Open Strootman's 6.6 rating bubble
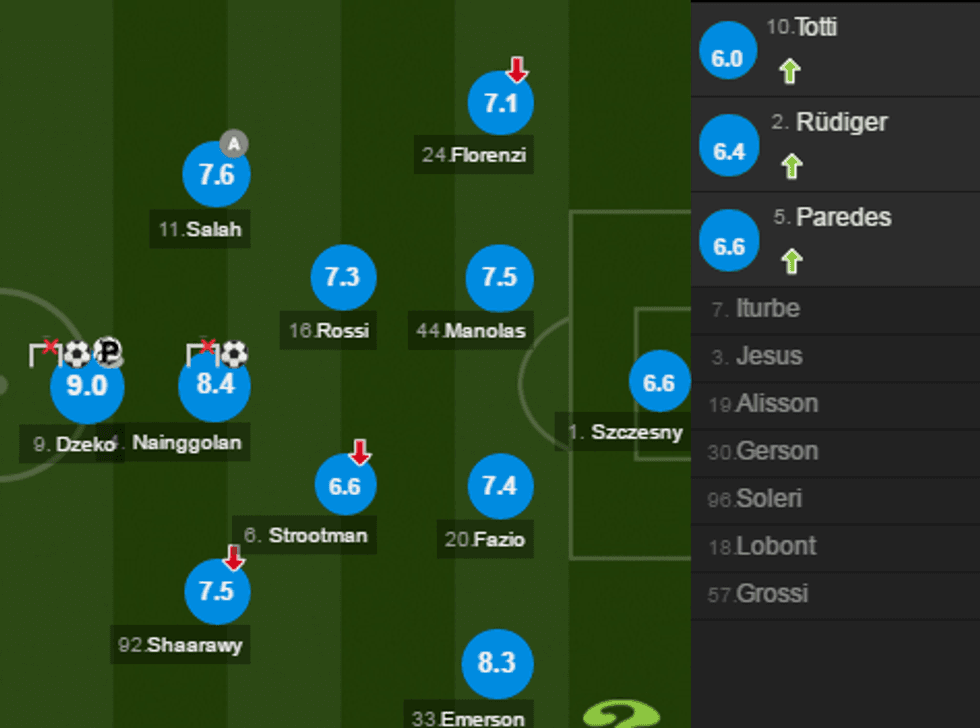This screenshot has width=980, height=728. click(x=345, y=486)
